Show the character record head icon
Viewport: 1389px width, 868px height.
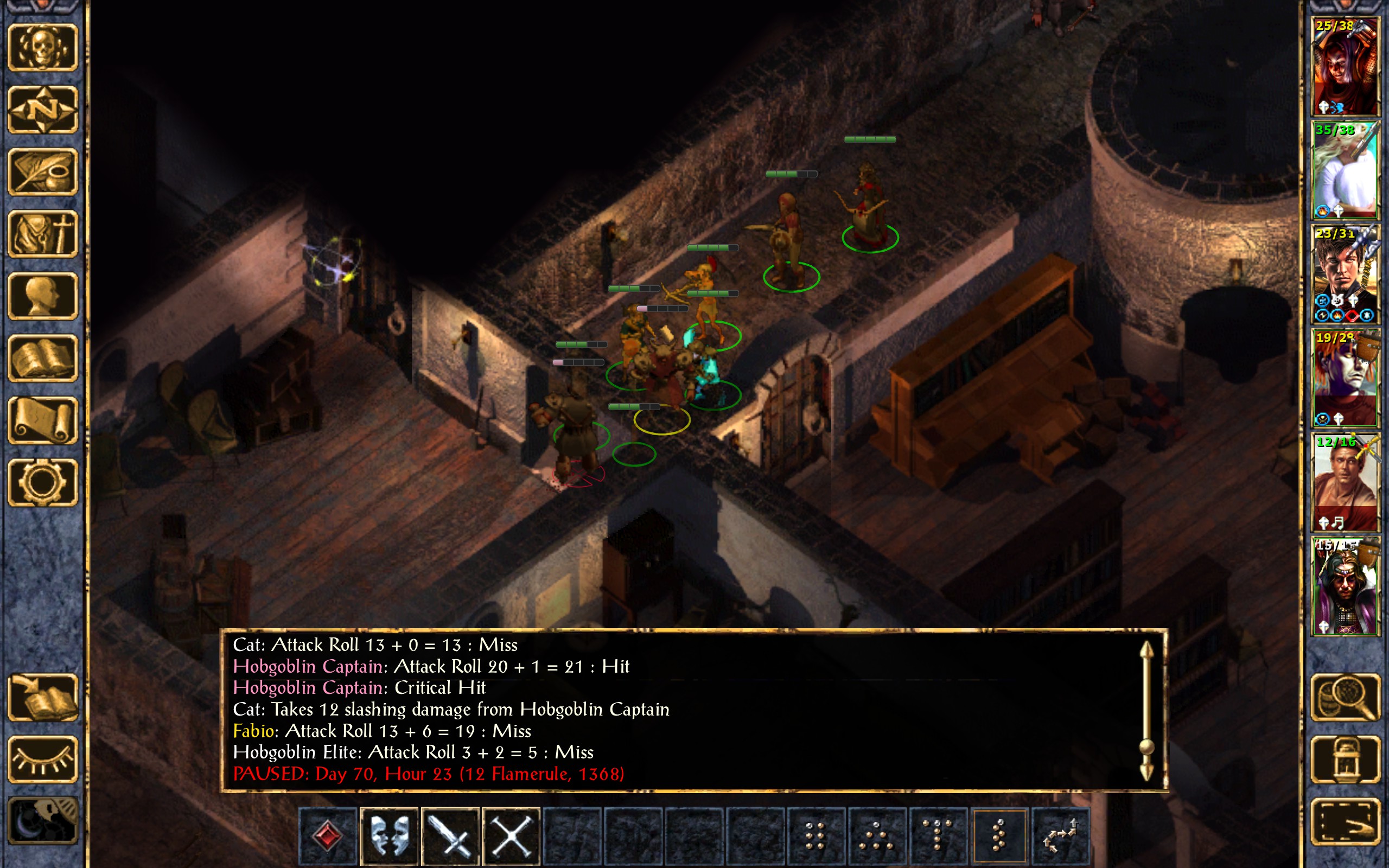[x=42, y=296]
